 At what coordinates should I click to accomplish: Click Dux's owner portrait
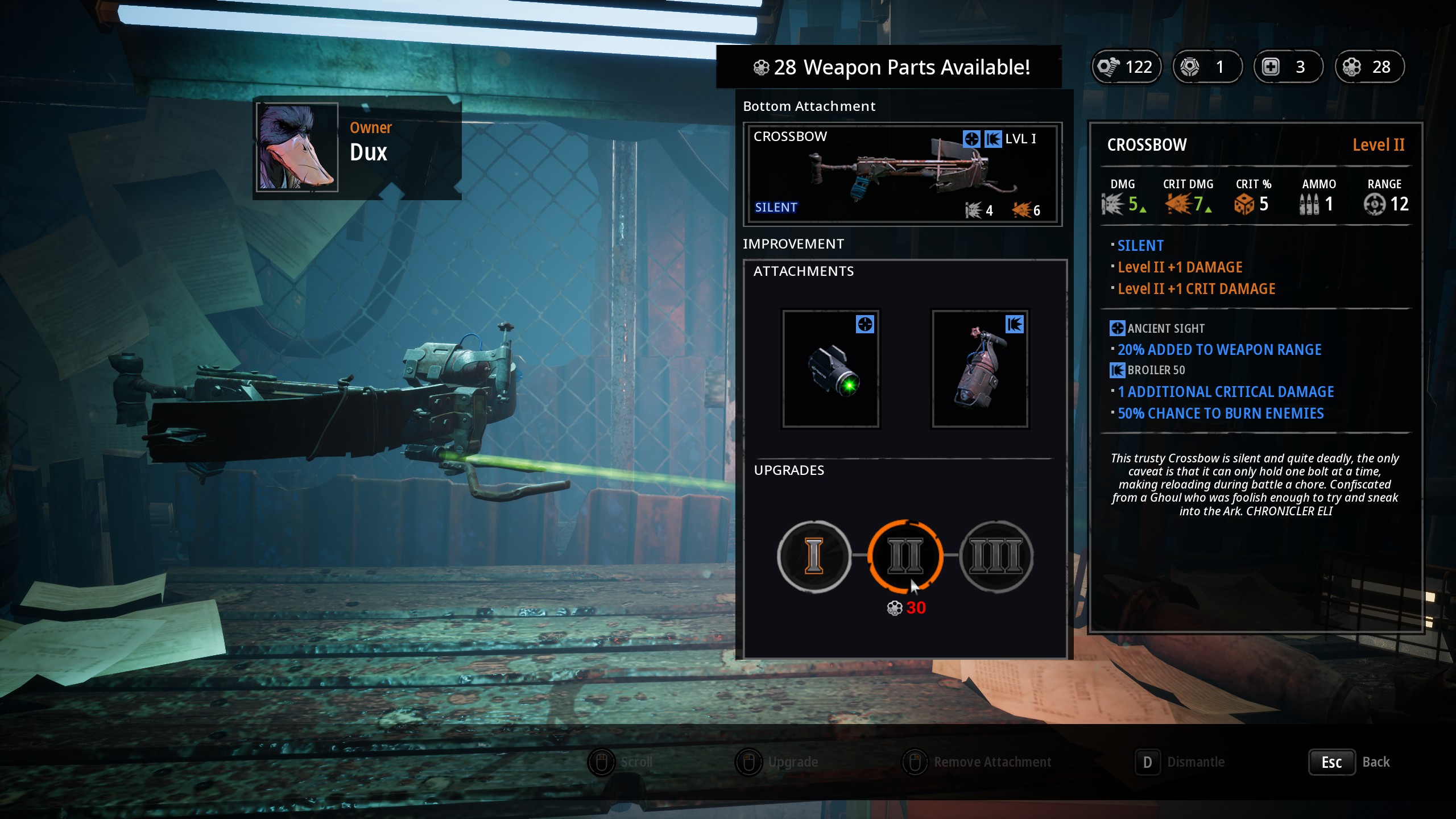click(x=297, y=147)
